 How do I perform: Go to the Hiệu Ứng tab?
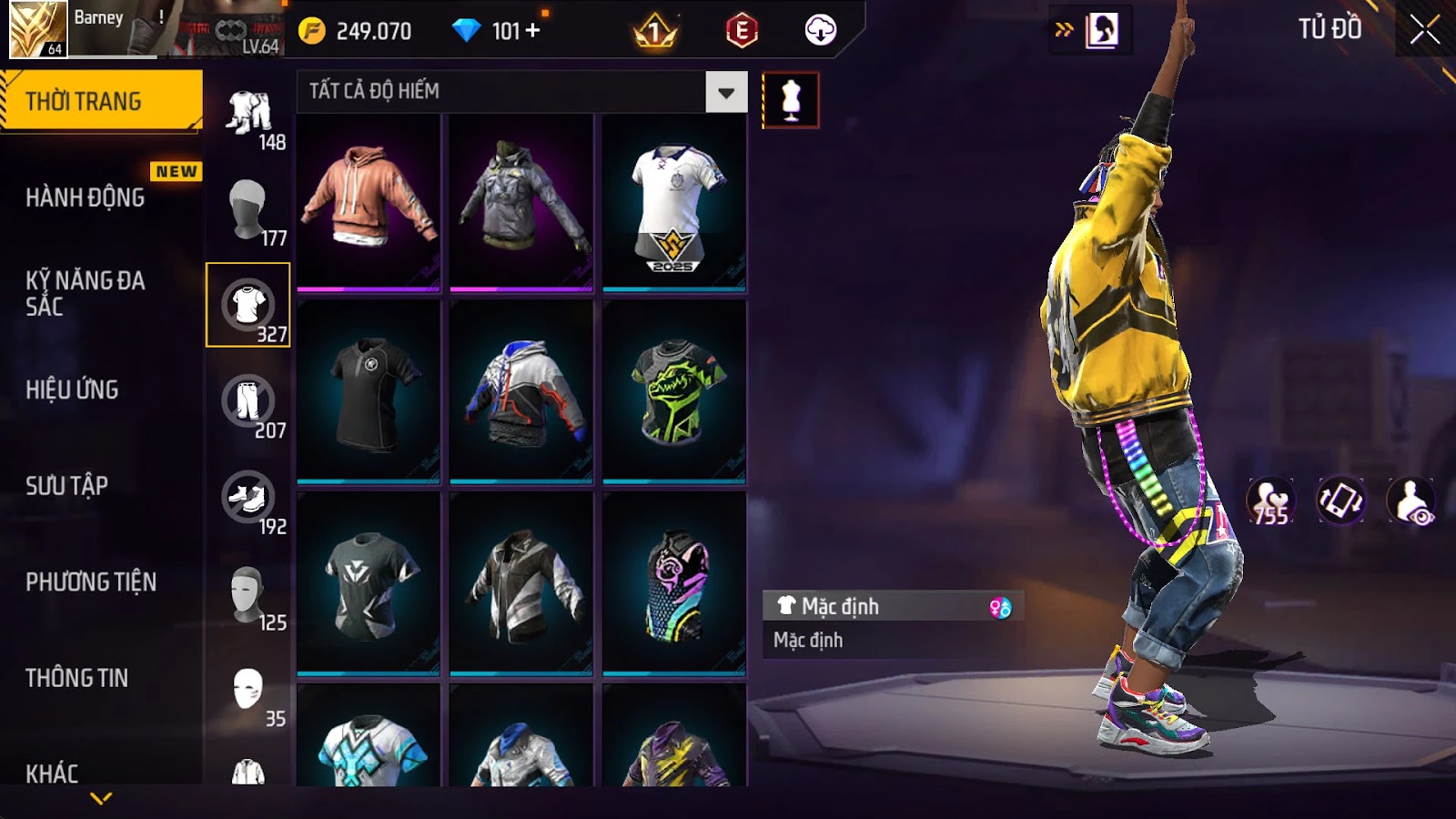73,389
